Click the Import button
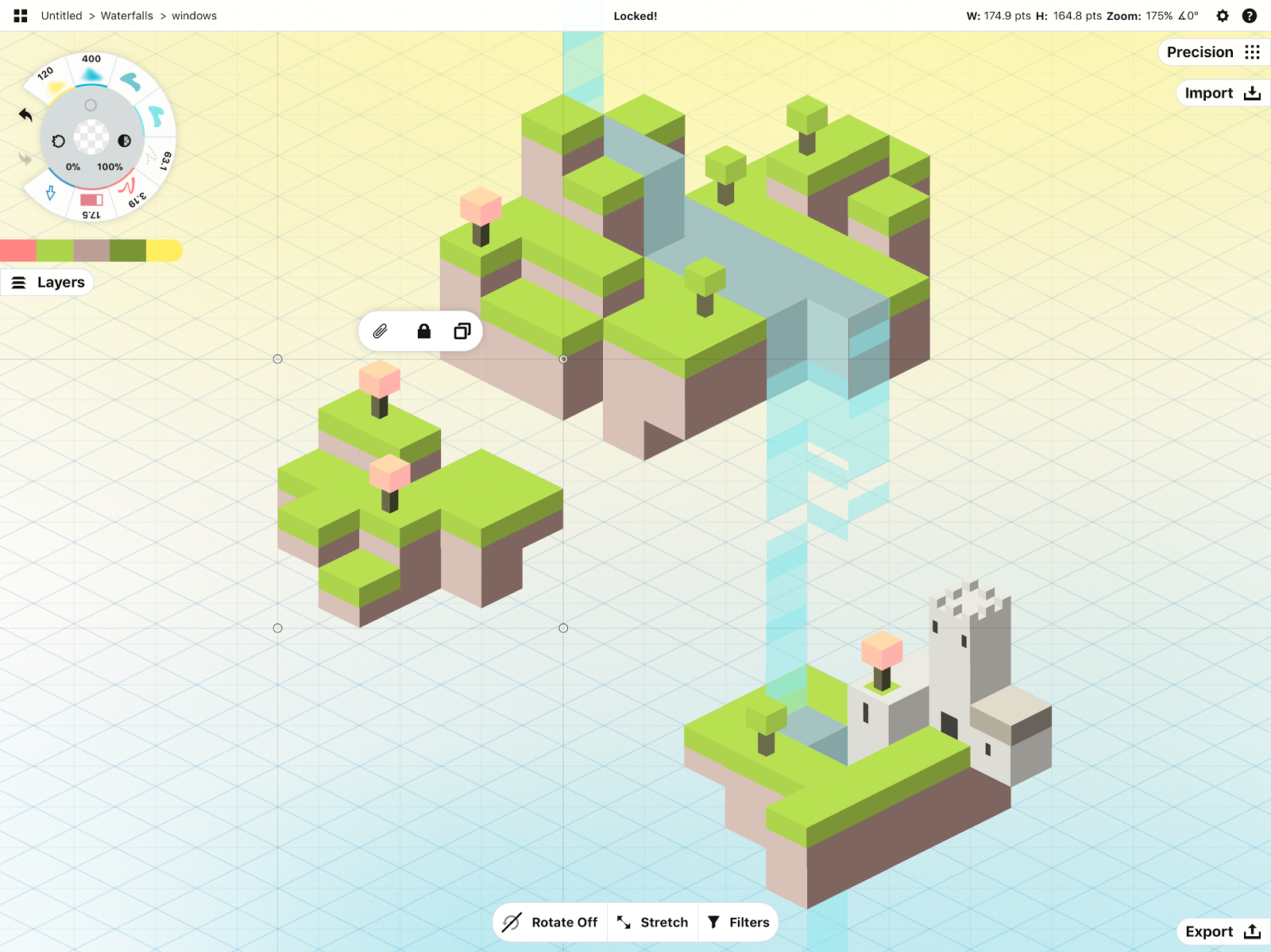This screenshot has width=1271, height=952. tap(1222, 94)
